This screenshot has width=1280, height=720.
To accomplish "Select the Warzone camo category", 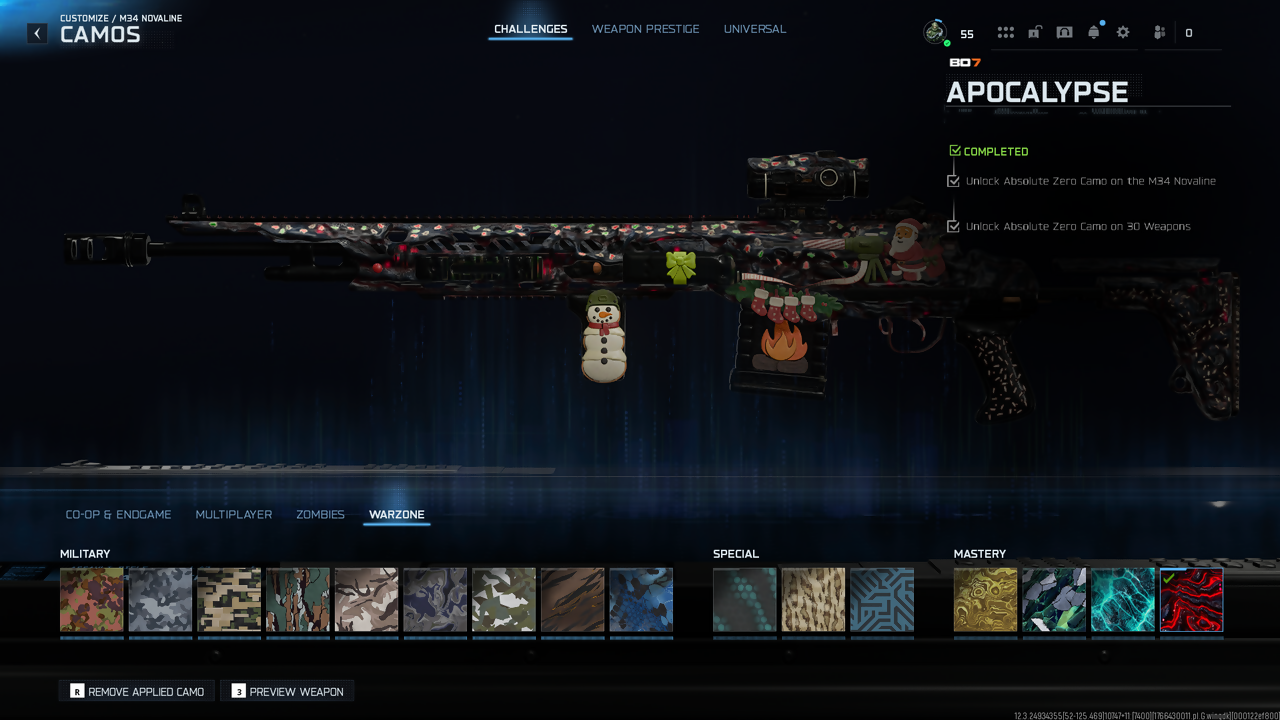I will pyautogui.click(x=396, y=514).
